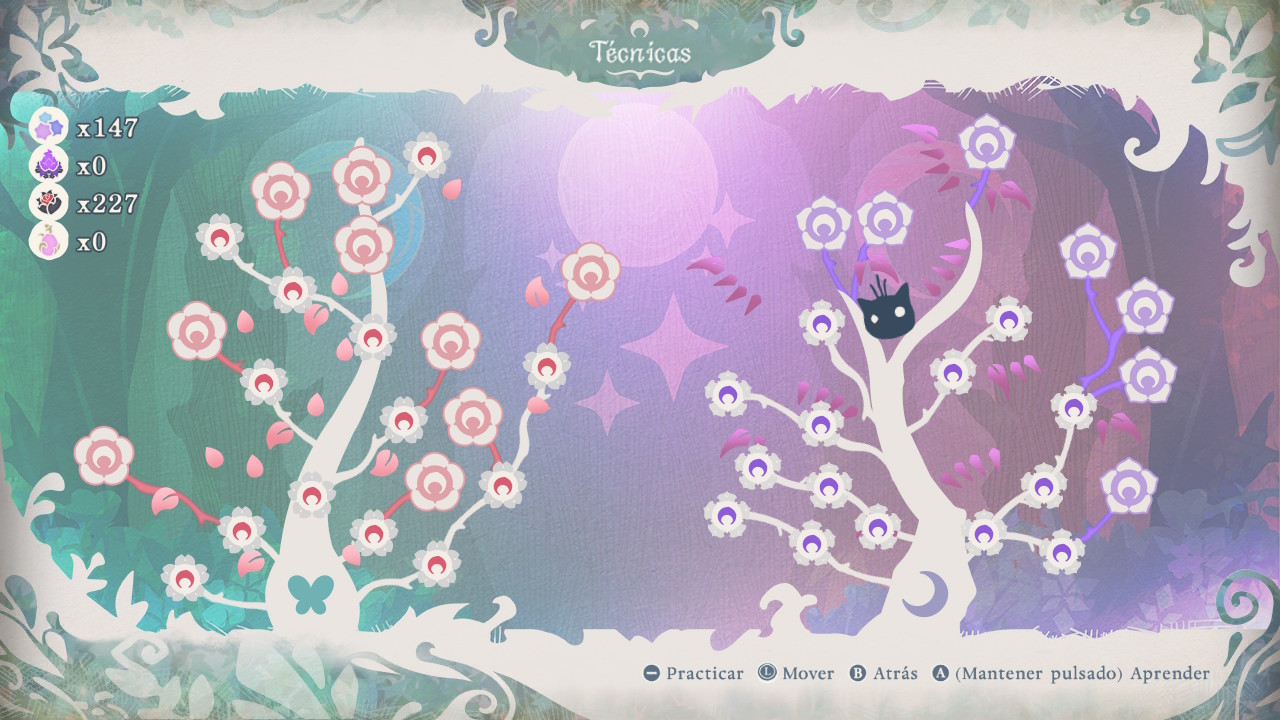Select the lone large pink flower nearest the pale moon

[590, 272]
